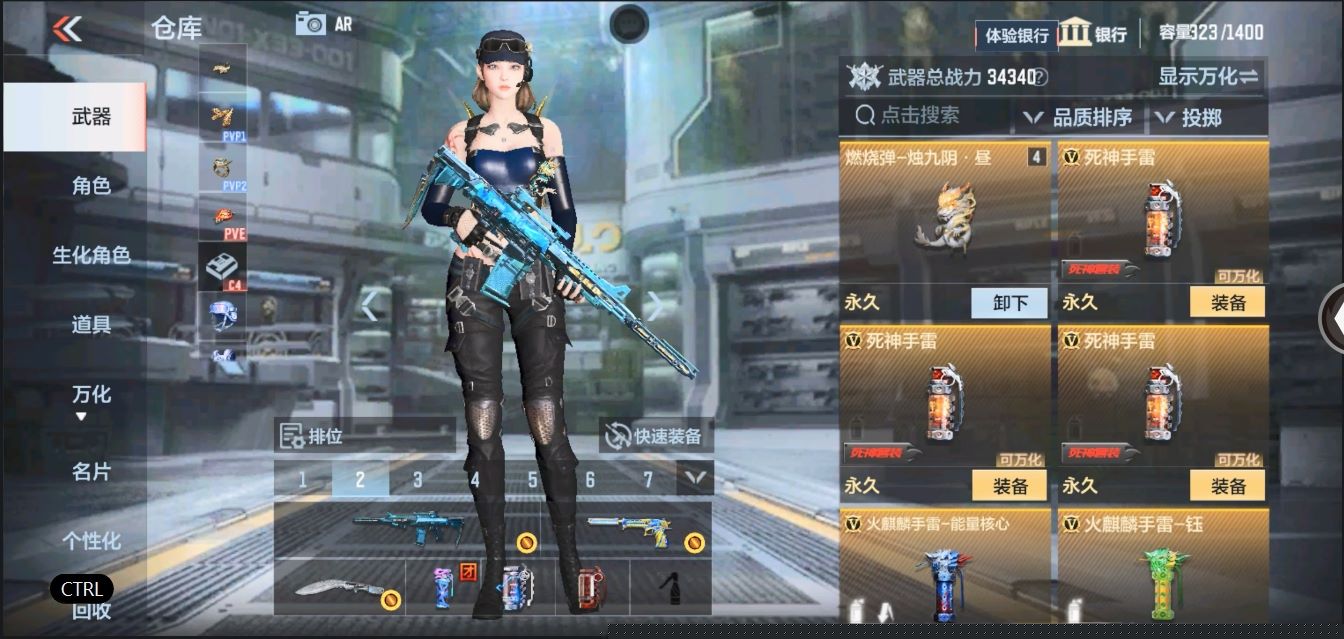Open the 投掷 weapon type dropdown
Viewport: 1344px width, 639px height.
click(1190, 118)
